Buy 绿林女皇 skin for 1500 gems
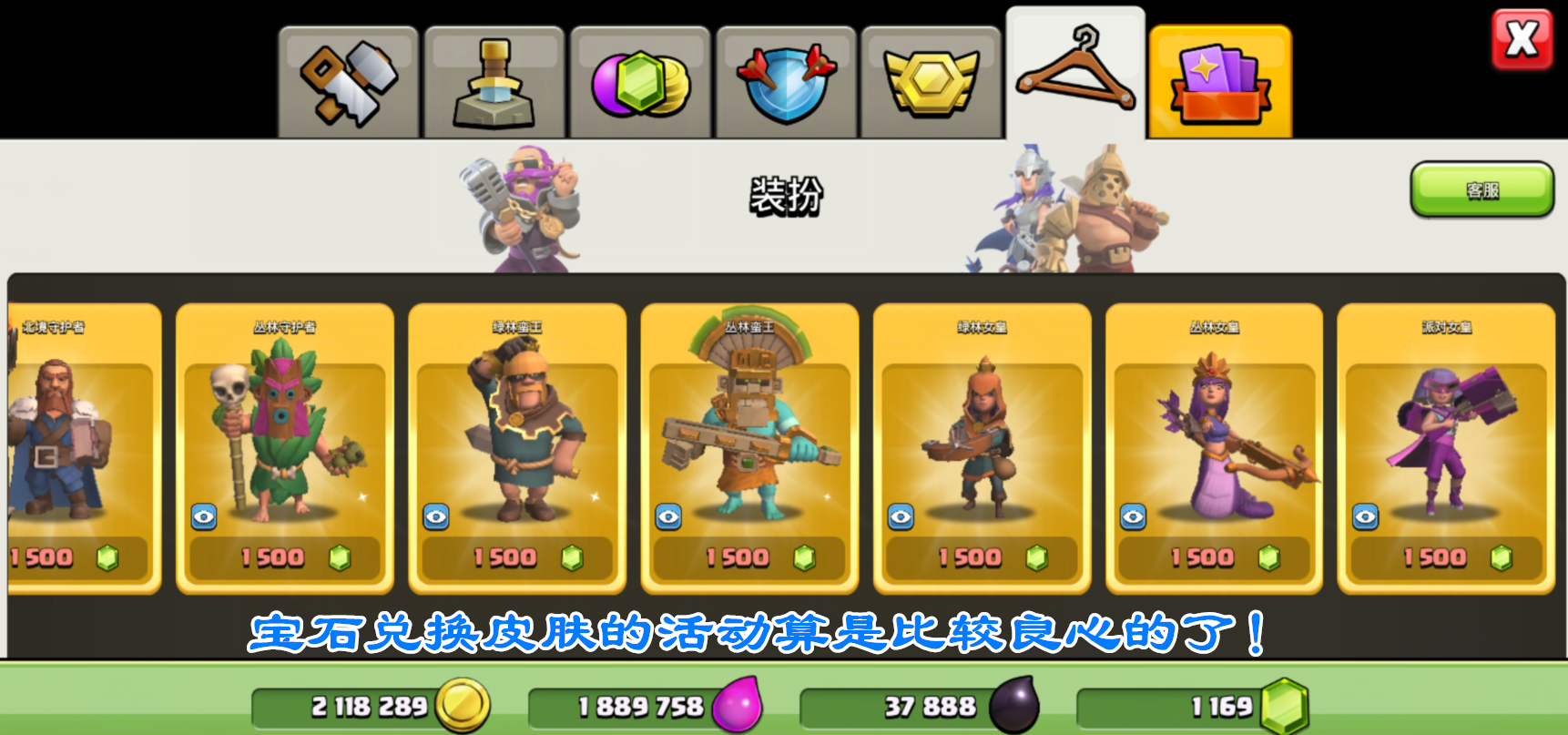Screen dimensions: 1568x735 [982, 557]
